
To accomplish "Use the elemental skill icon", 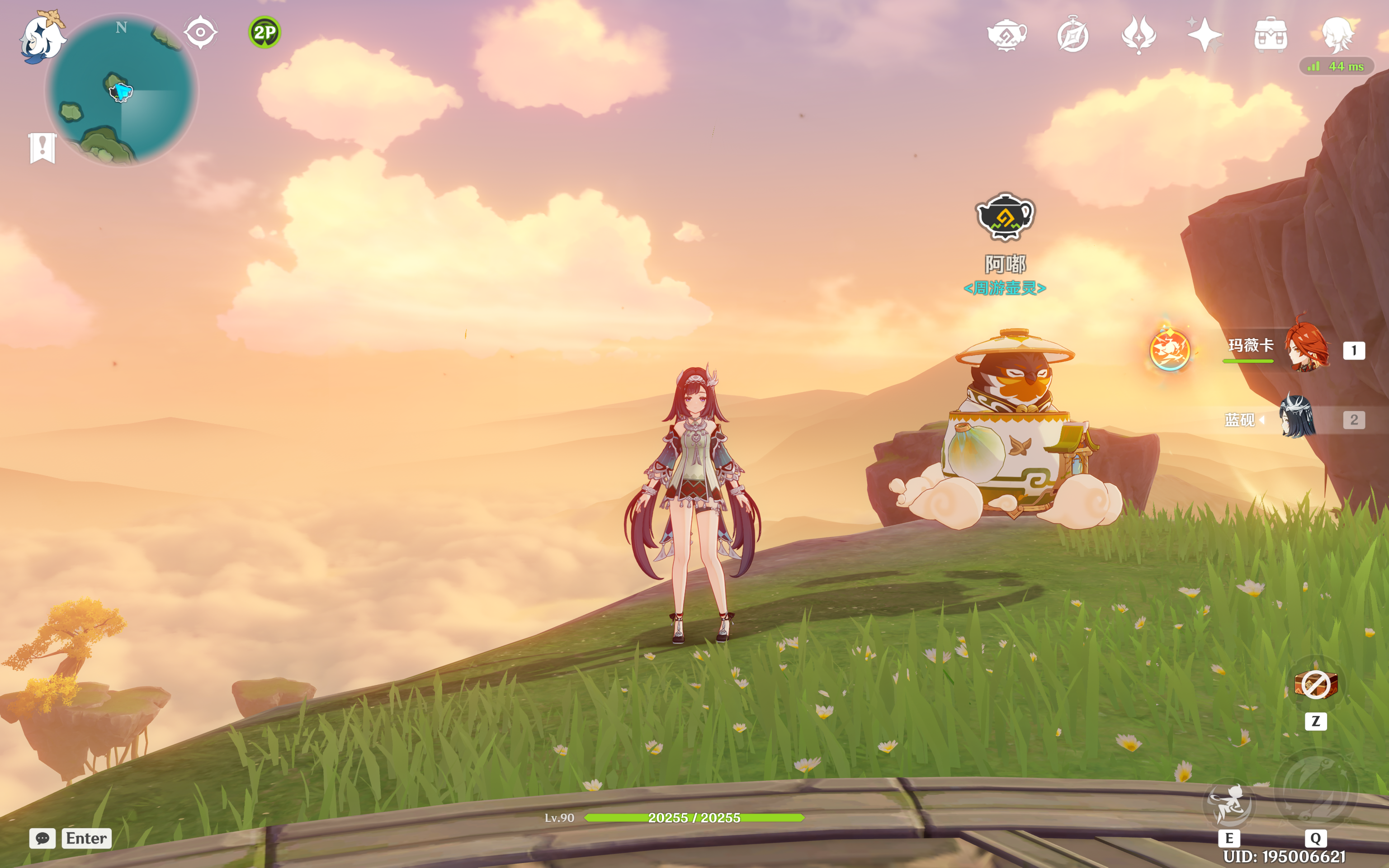I will (1229, 804).
